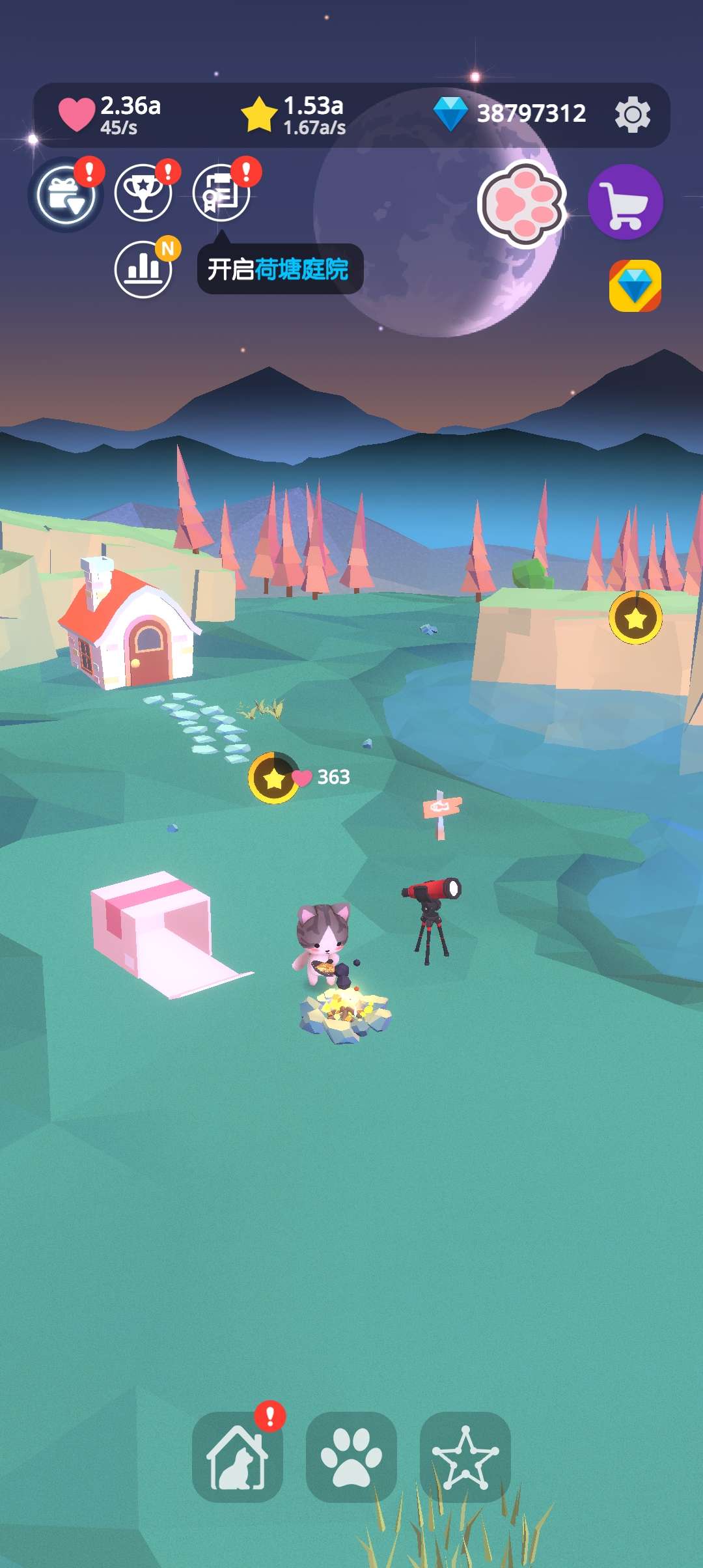Open the star outline menu
Screen dimensions: 703x1568
point(465,1457)
